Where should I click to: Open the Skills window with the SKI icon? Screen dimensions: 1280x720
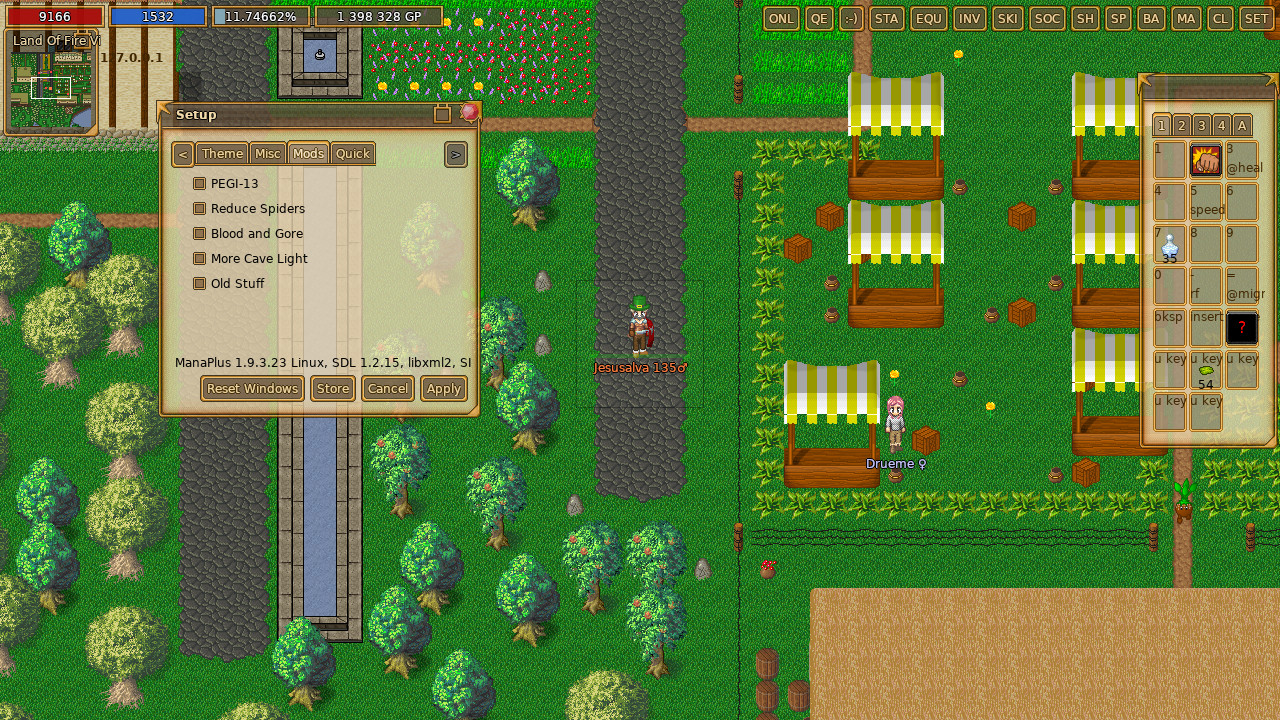[1007, 18]
